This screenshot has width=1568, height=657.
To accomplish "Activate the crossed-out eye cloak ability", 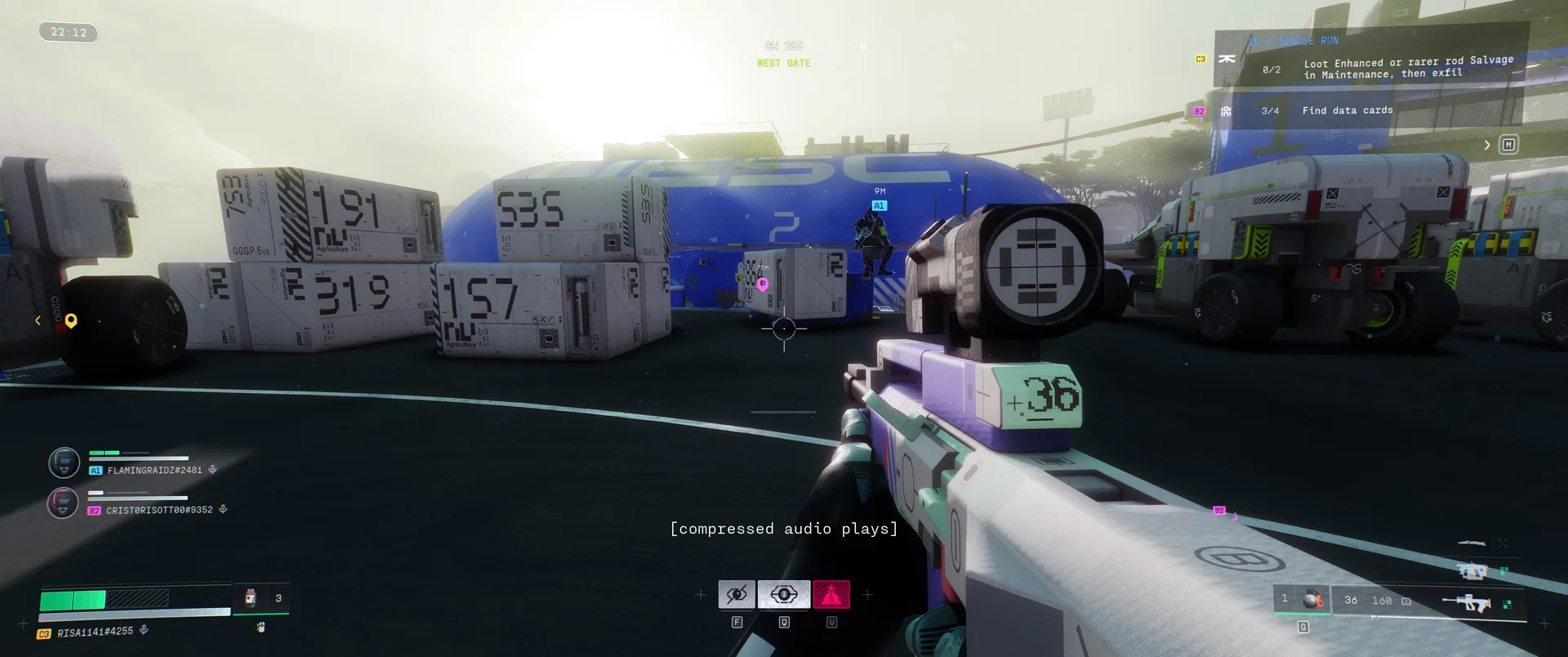I will click(x=737, y=595).
